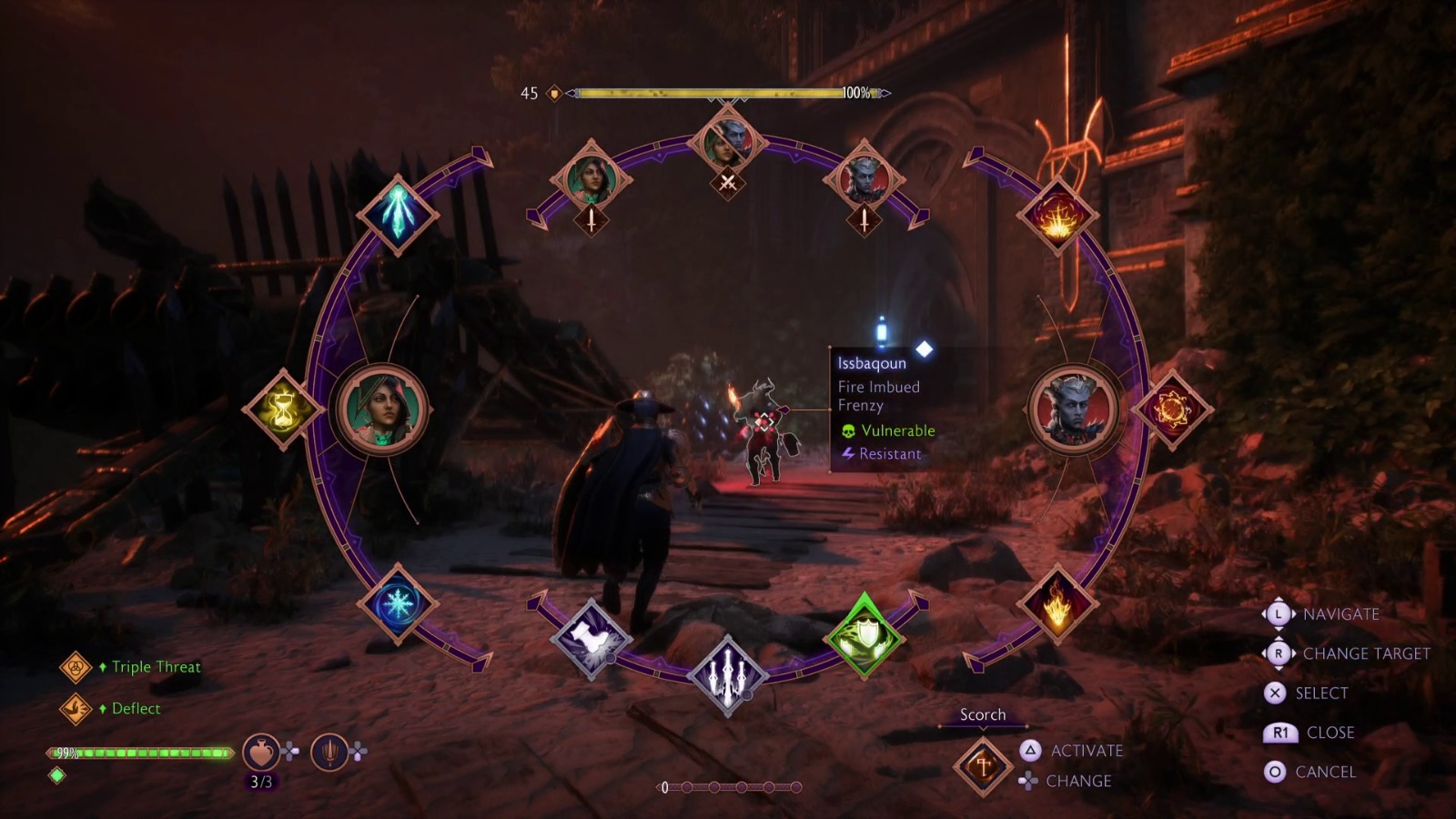This screenshot has width=1456, height=819.
Task: Click the sword attack order under the left companion
Action: (x=592, y=219)
